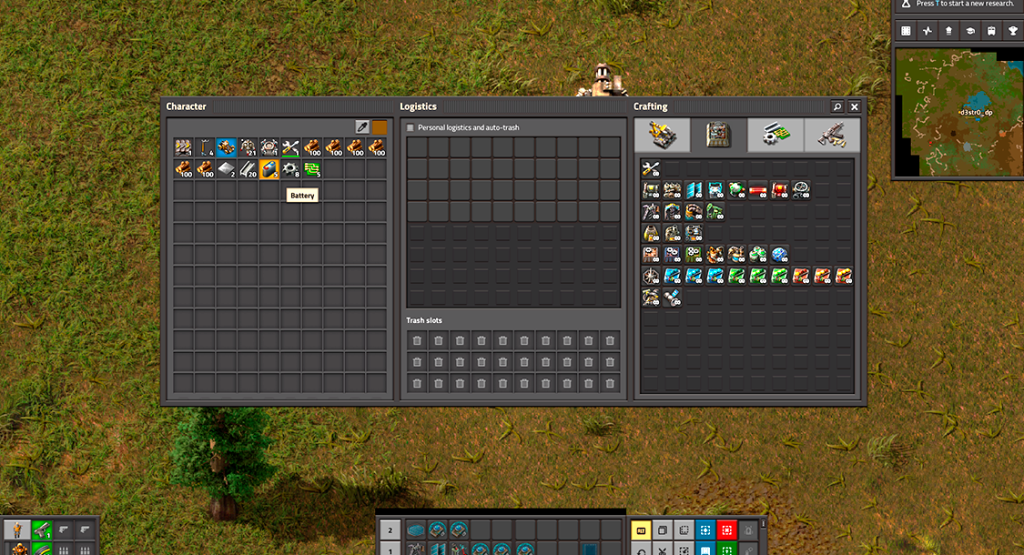Viewport: 1024px width, 555px height.
Task: Craft the repair pack recipe
Action: [650, 168]
